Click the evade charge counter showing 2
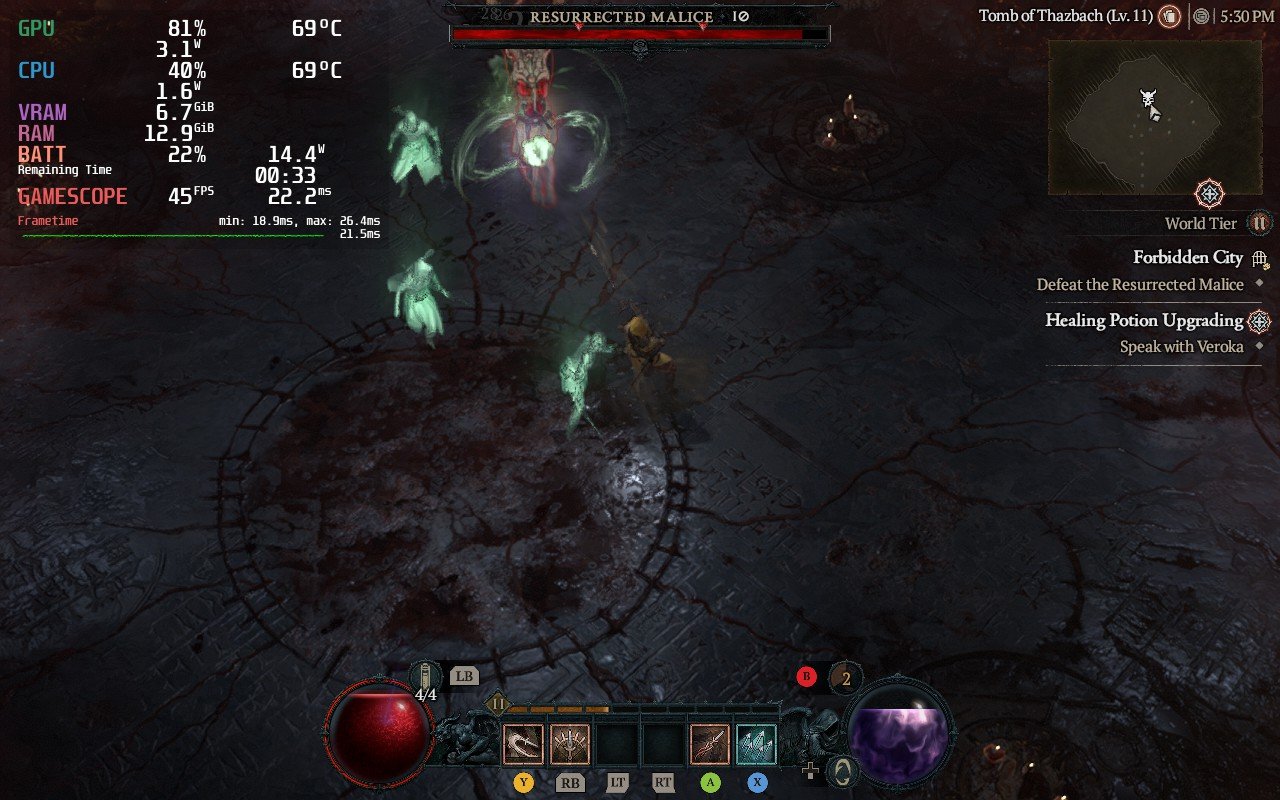1280x800 pixels. point(846,678)
